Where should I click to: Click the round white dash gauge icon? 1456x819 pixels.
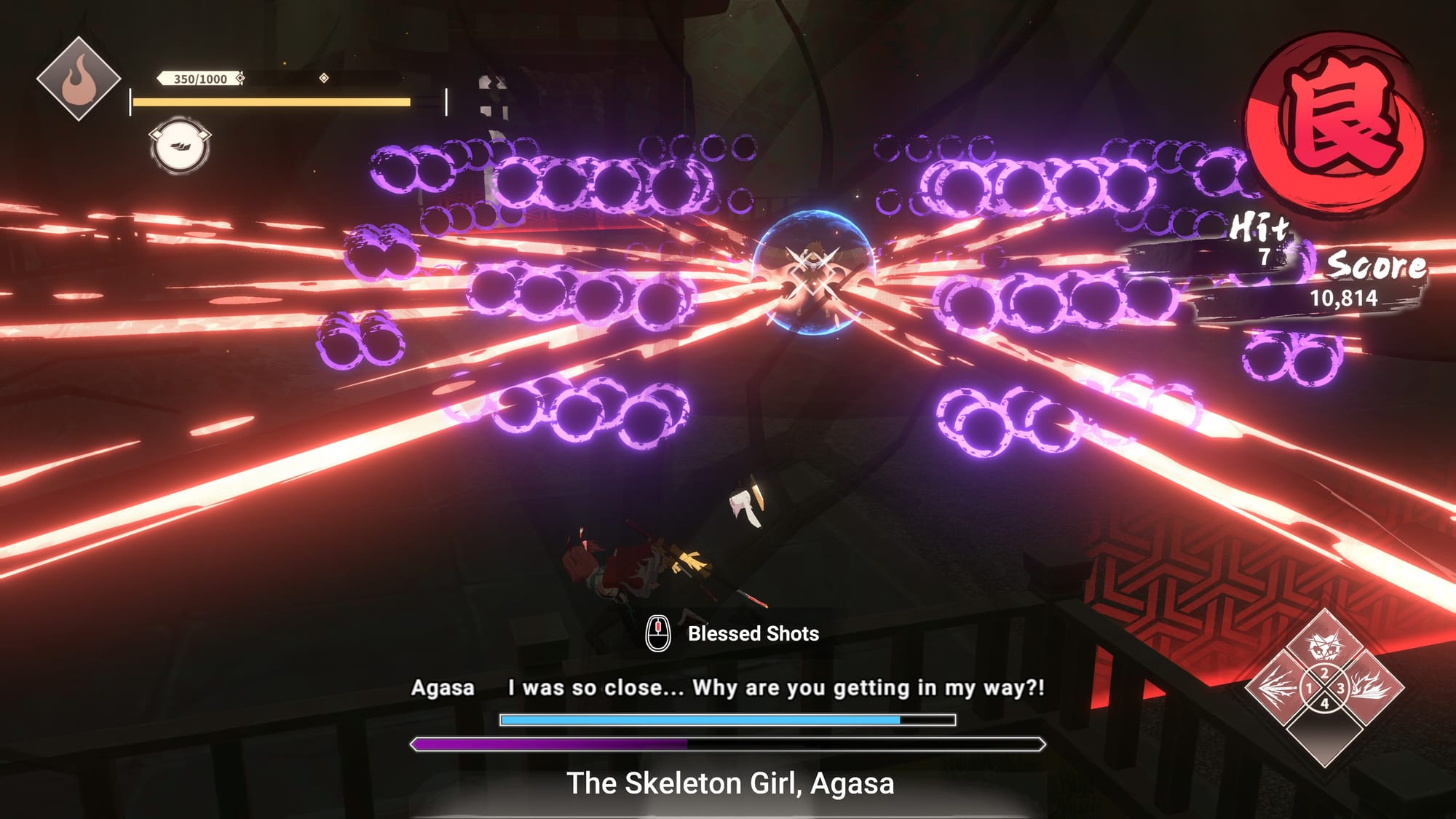pos(180,146)
